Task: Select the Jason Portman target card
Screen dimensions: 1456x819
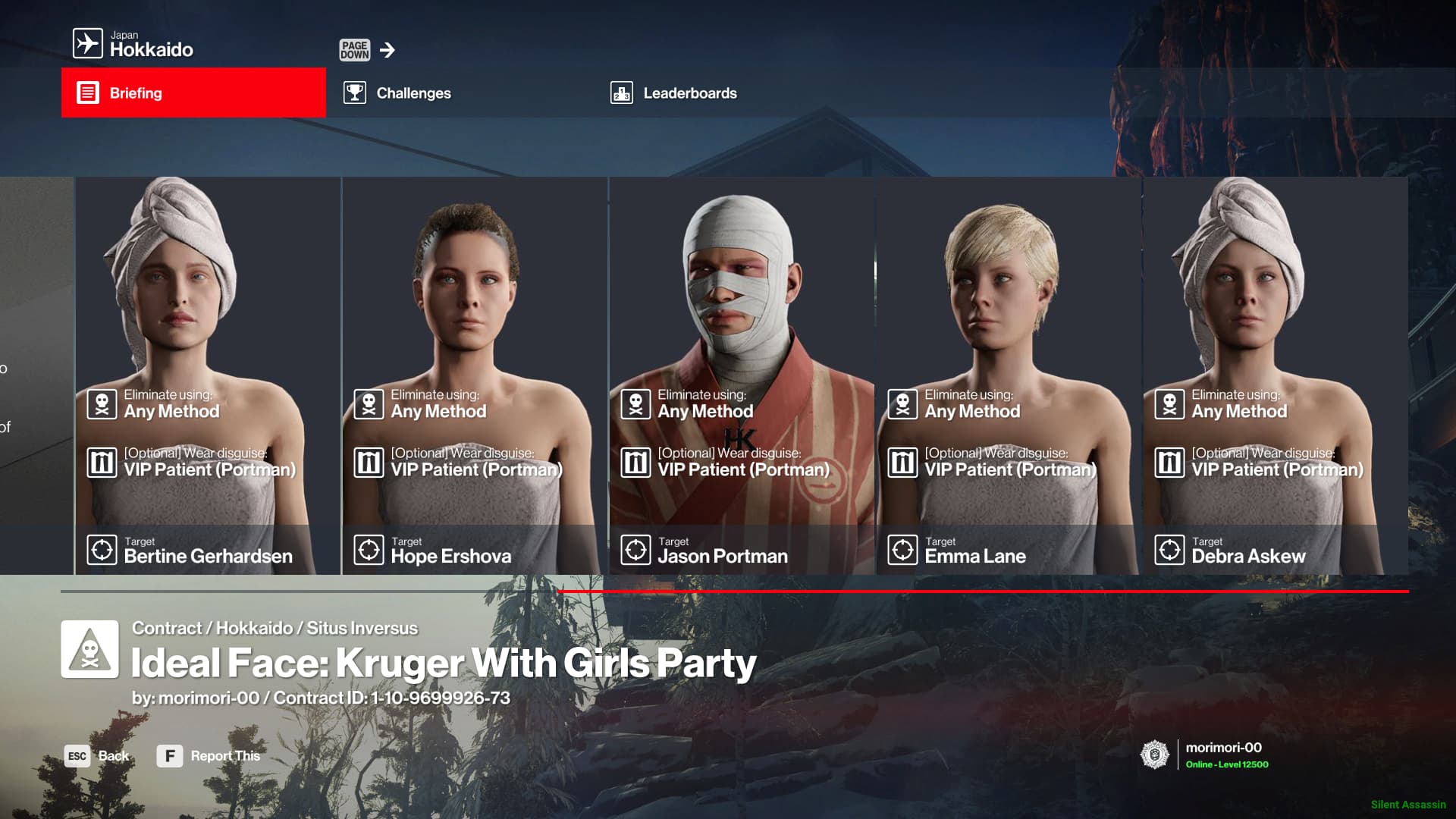Action: 742,375
